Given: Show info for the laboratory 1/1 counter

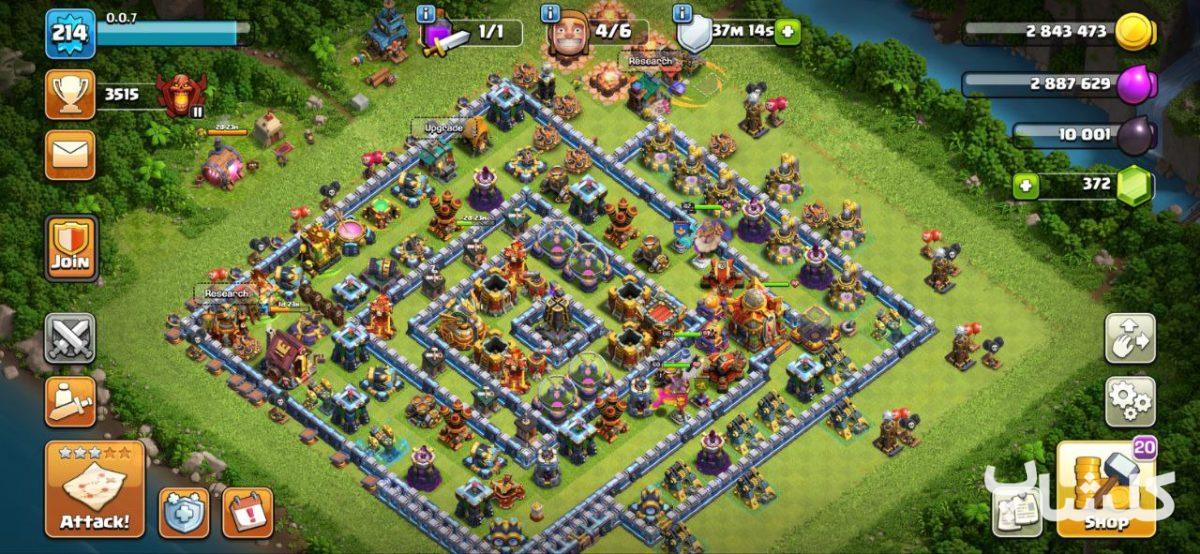Looking at the screenshot, I should pos(427,14).
